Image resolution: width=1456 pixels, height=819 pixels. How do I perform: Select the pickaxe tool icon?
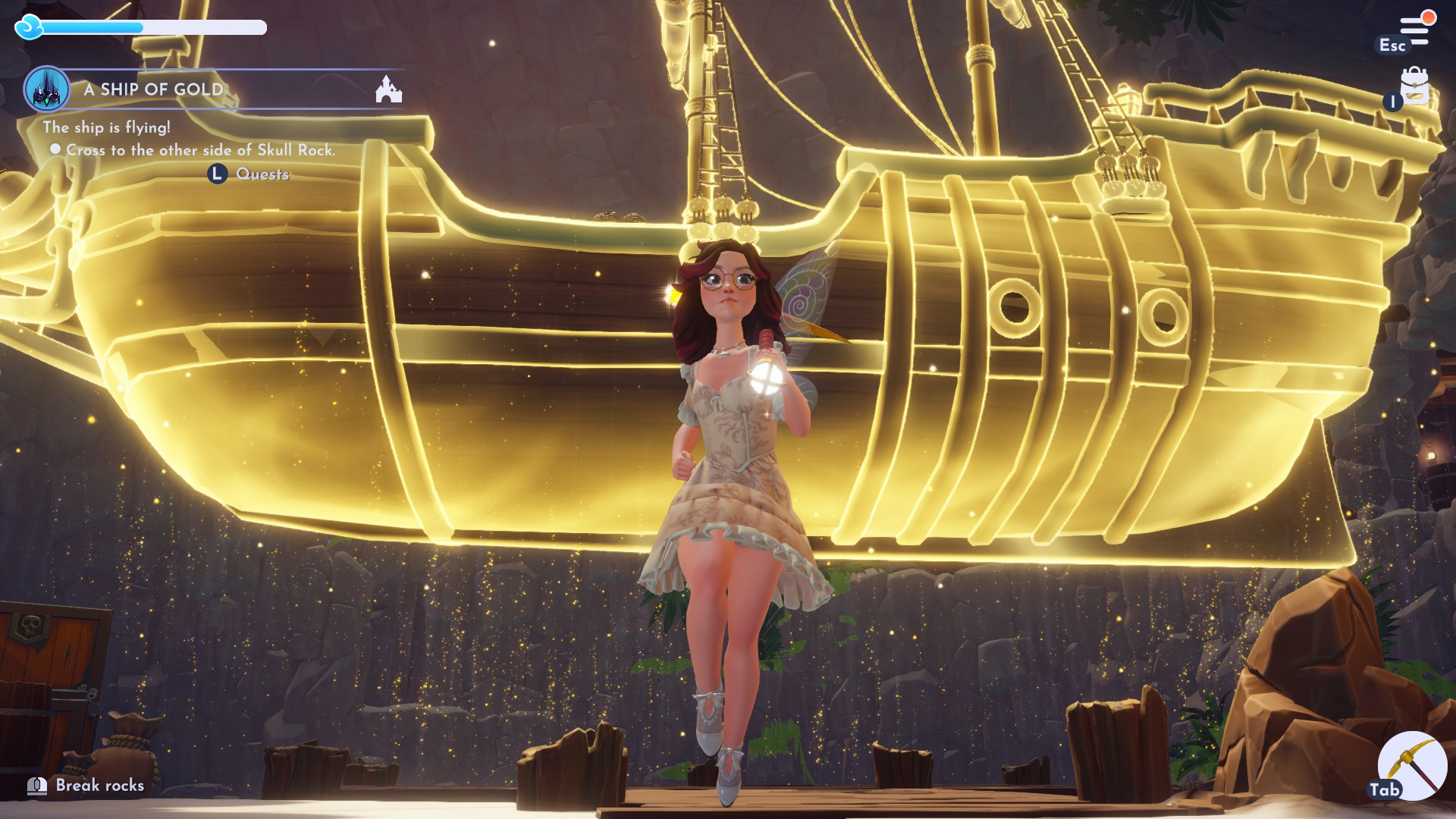[x=1412, y=767]
